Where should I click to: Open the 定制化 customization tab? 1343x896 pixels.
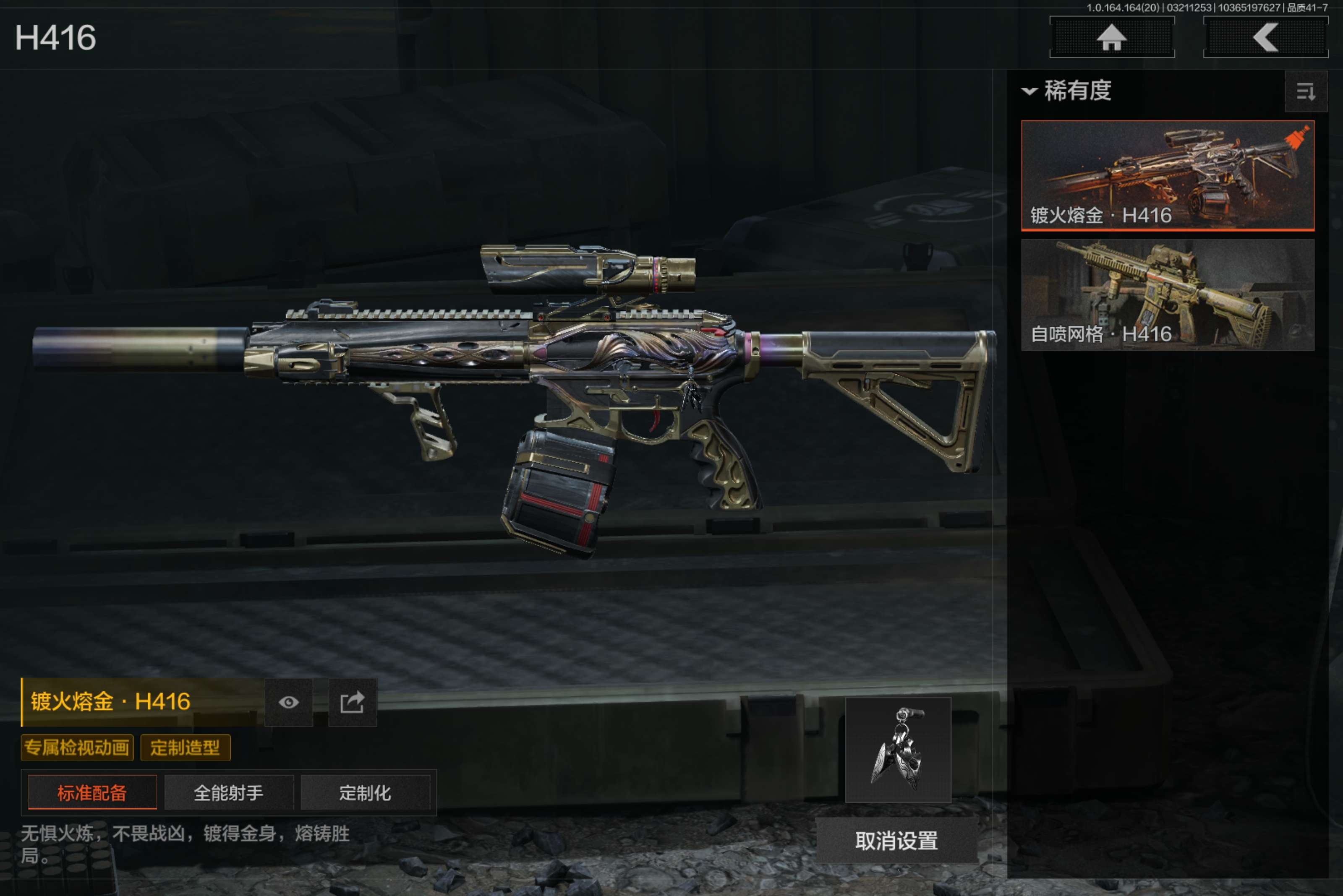click(365, 792)
